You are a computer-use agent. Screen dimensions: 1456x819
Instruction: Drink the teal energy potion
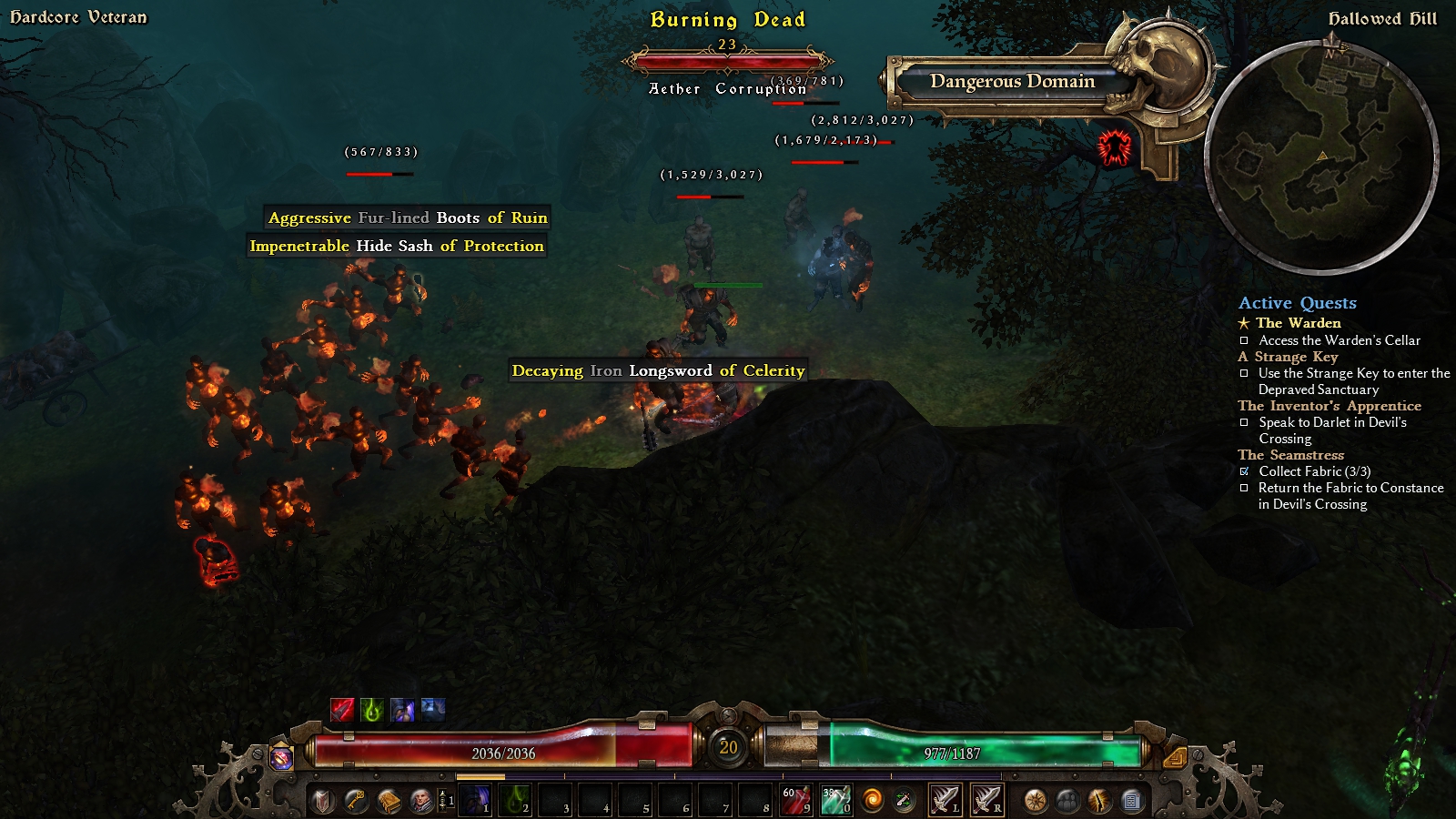(x=835, y=801)
